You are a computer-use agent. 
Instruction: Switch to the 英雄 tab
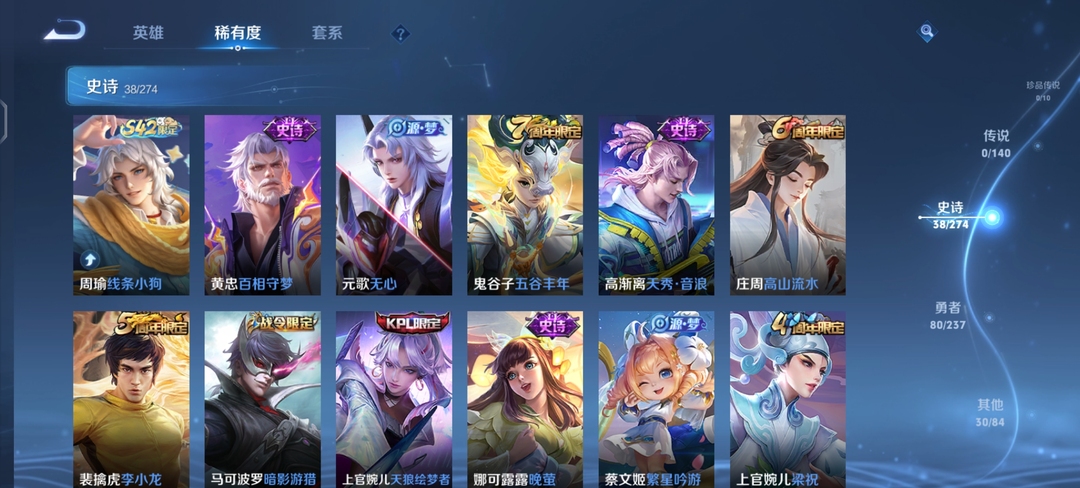pyautogui.click(x=148, y=33)
